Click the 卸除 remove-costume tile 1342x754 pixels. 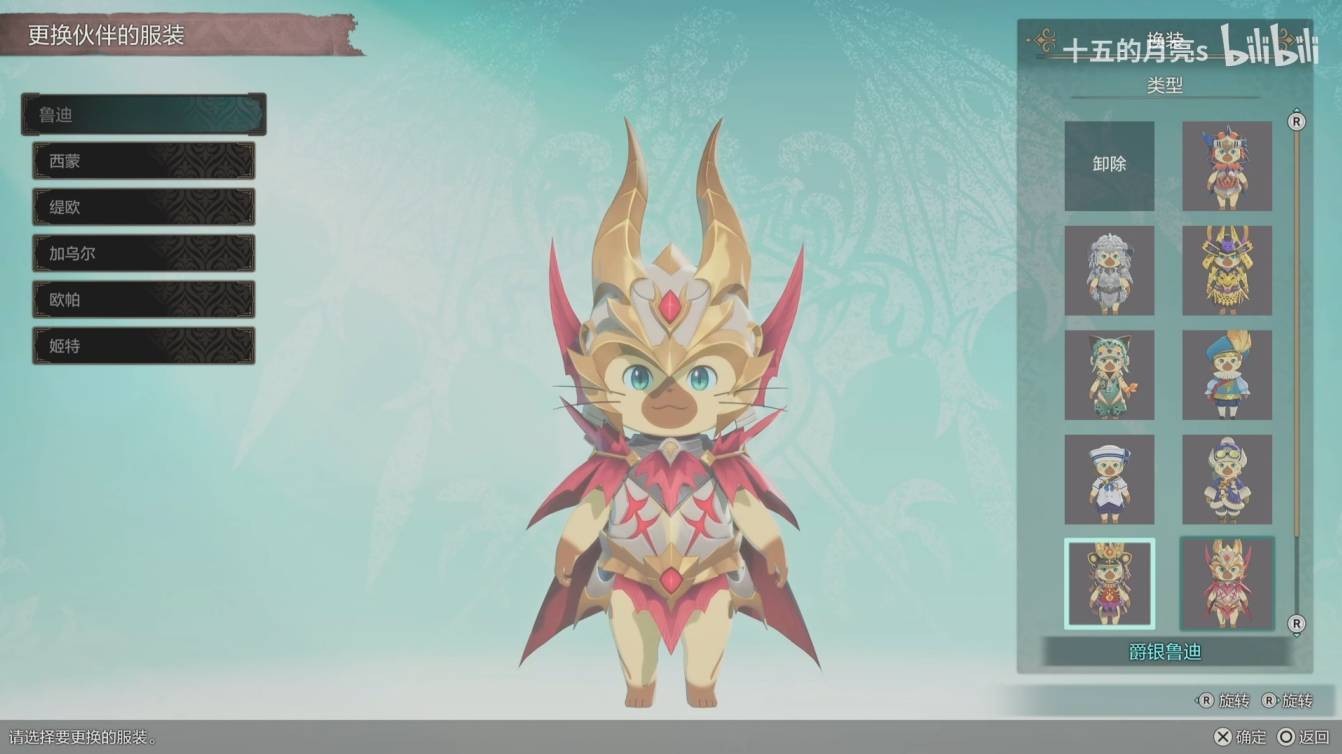point(1109,166)
